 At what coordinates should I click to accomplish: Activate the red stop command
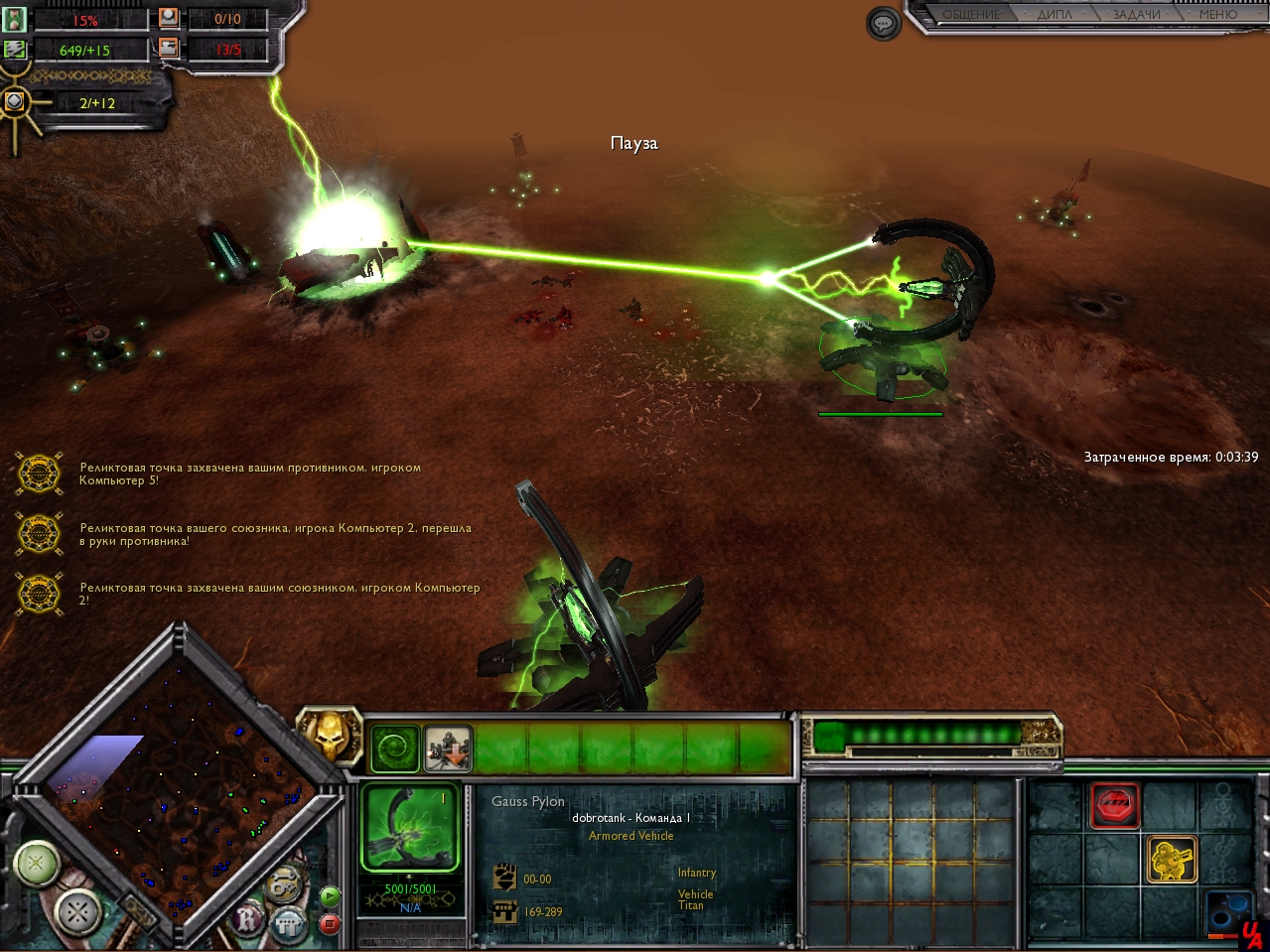[x=1115, y=805]
